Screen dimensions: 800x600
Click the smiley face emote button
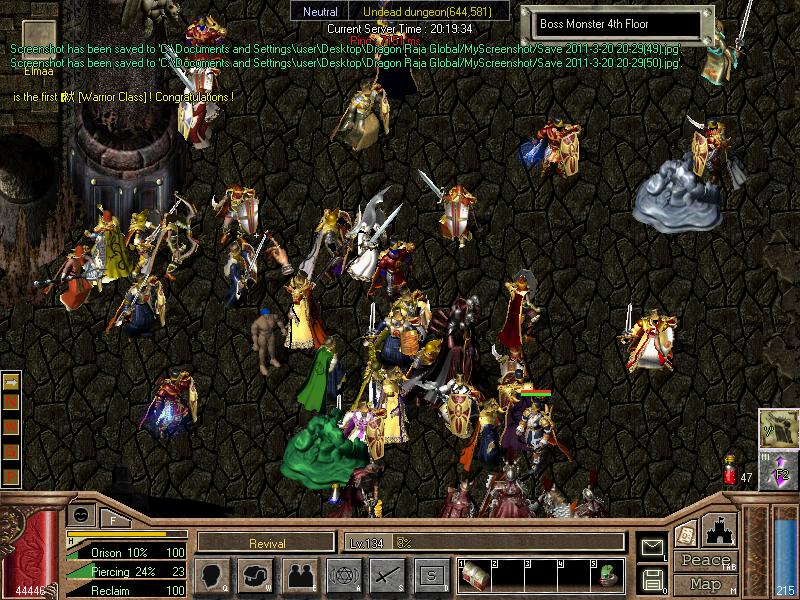coord(83,515)
